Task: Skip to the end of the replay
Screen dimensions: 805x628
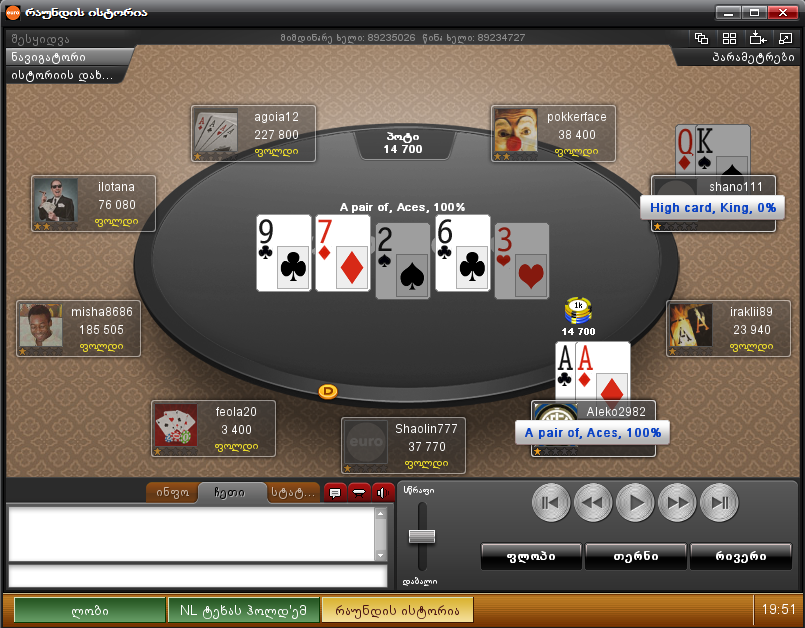Action: click(x=719, y=502)
